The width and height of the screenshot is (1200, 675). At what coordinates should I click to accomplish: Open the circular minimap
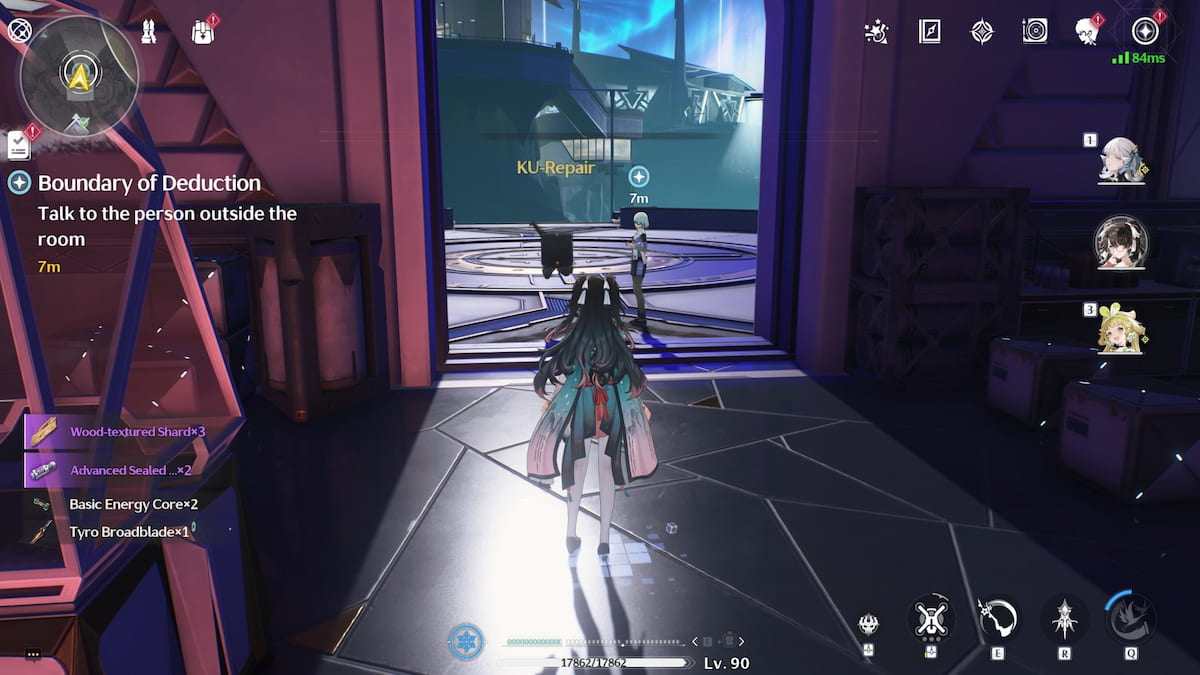pyautogui.click(x=77, y=72)
